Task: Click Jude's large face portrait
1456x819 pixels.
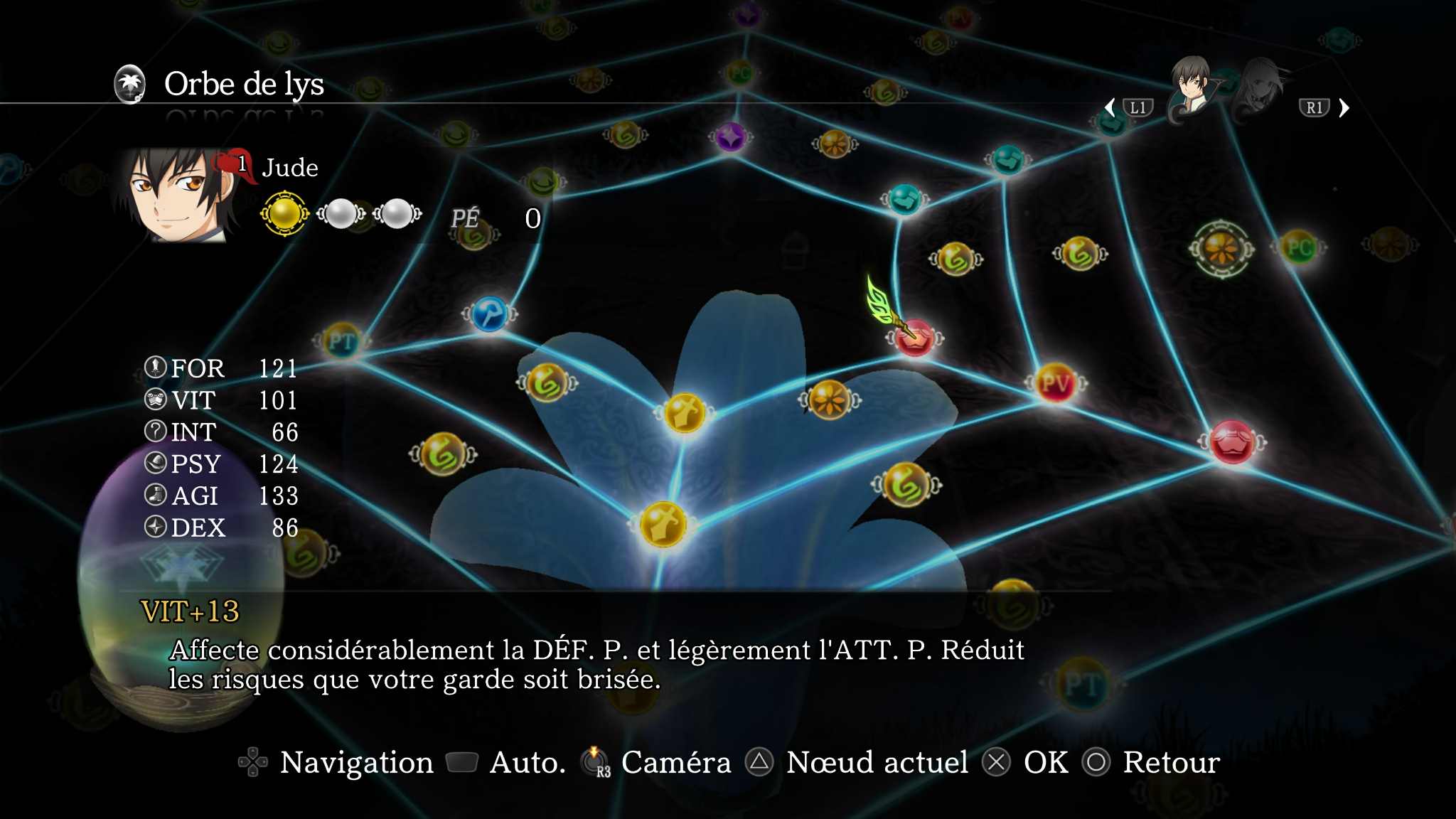Action: click(179, 195)
